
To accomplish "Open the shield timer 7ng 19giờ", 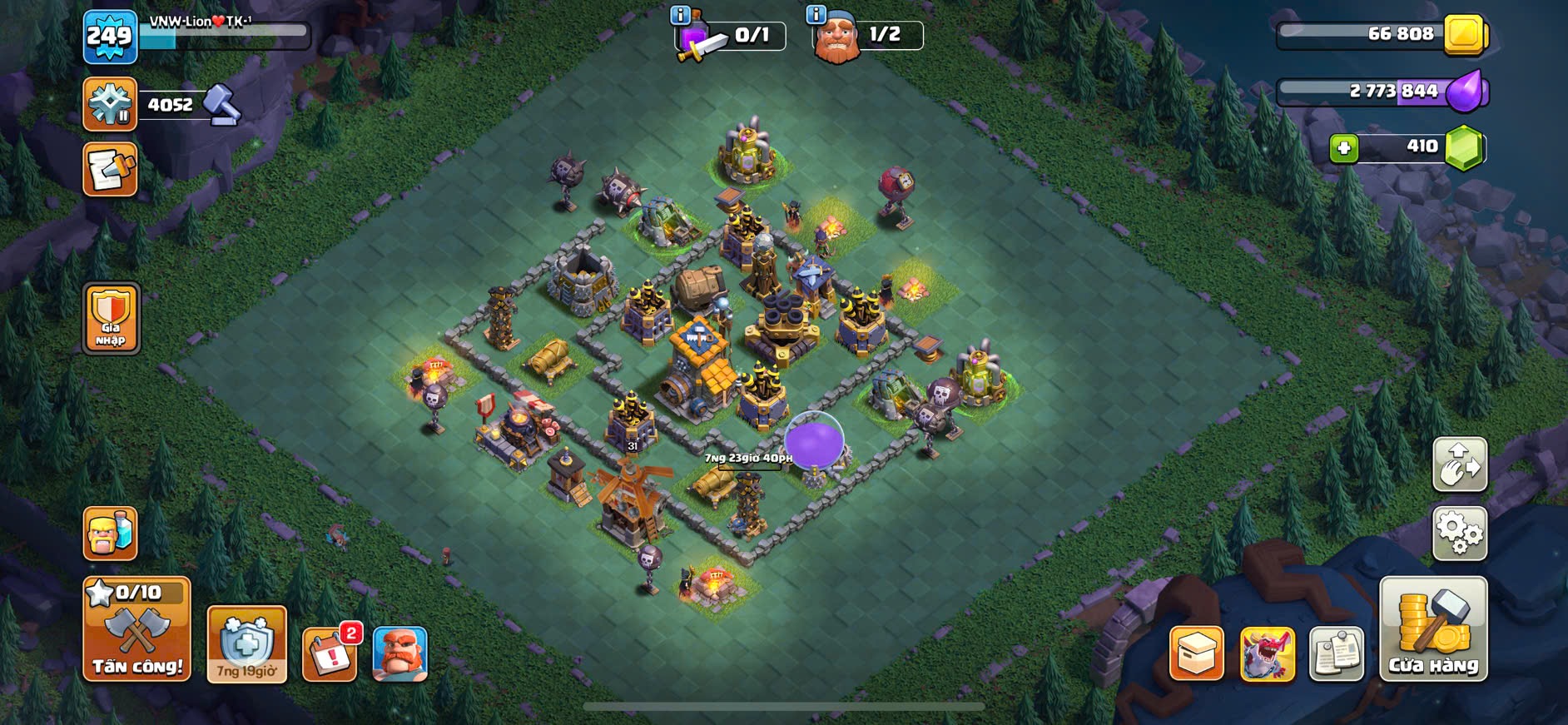I will (246, 645).
